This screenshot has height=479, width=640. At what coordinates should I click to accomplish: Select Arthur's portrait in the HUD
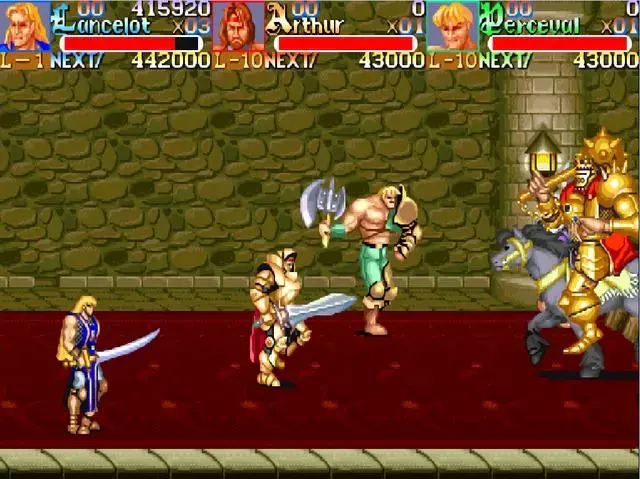pos(238,26)
